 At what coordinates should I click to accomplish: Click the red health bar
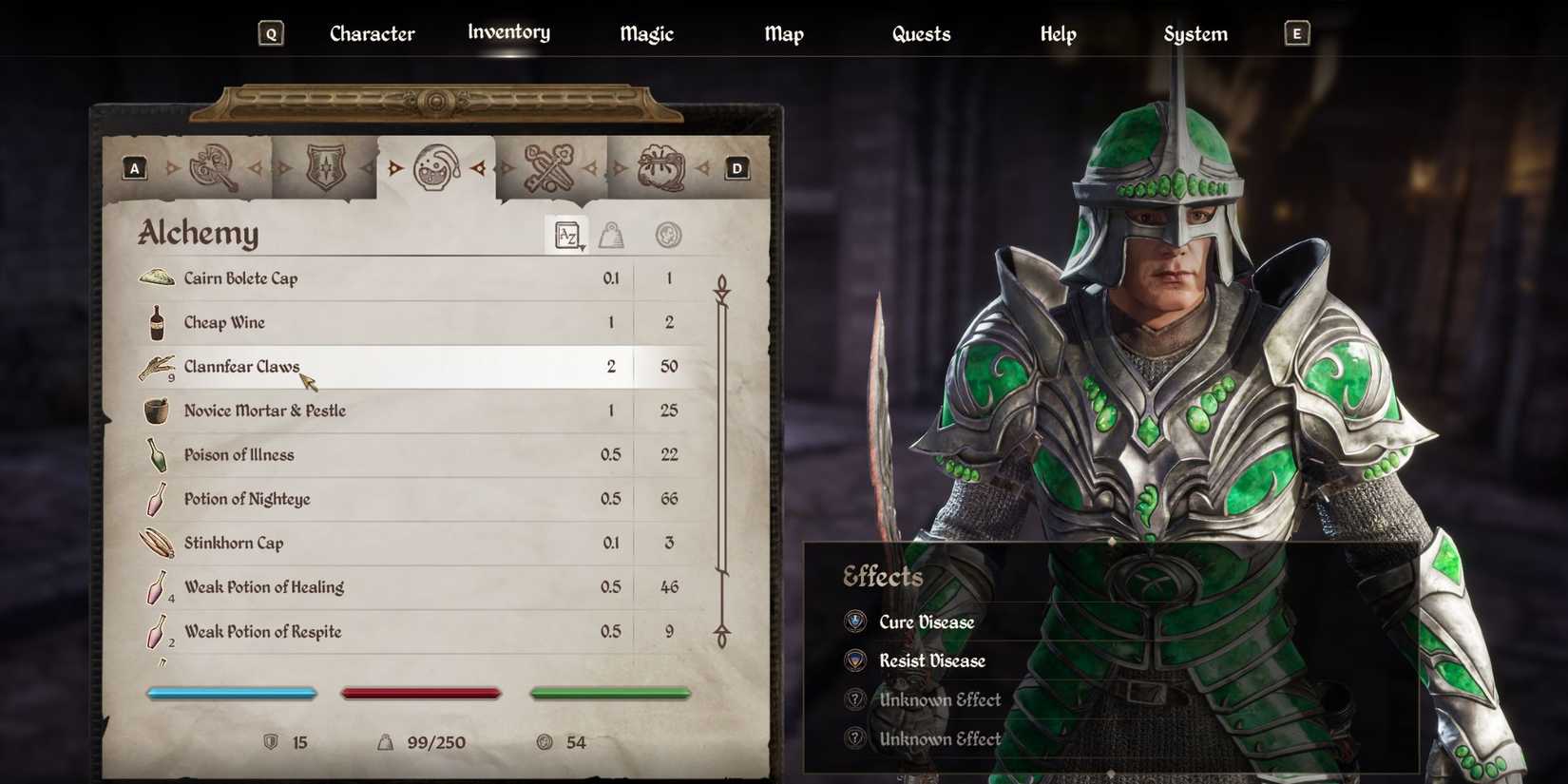click(x=421, y=692)
